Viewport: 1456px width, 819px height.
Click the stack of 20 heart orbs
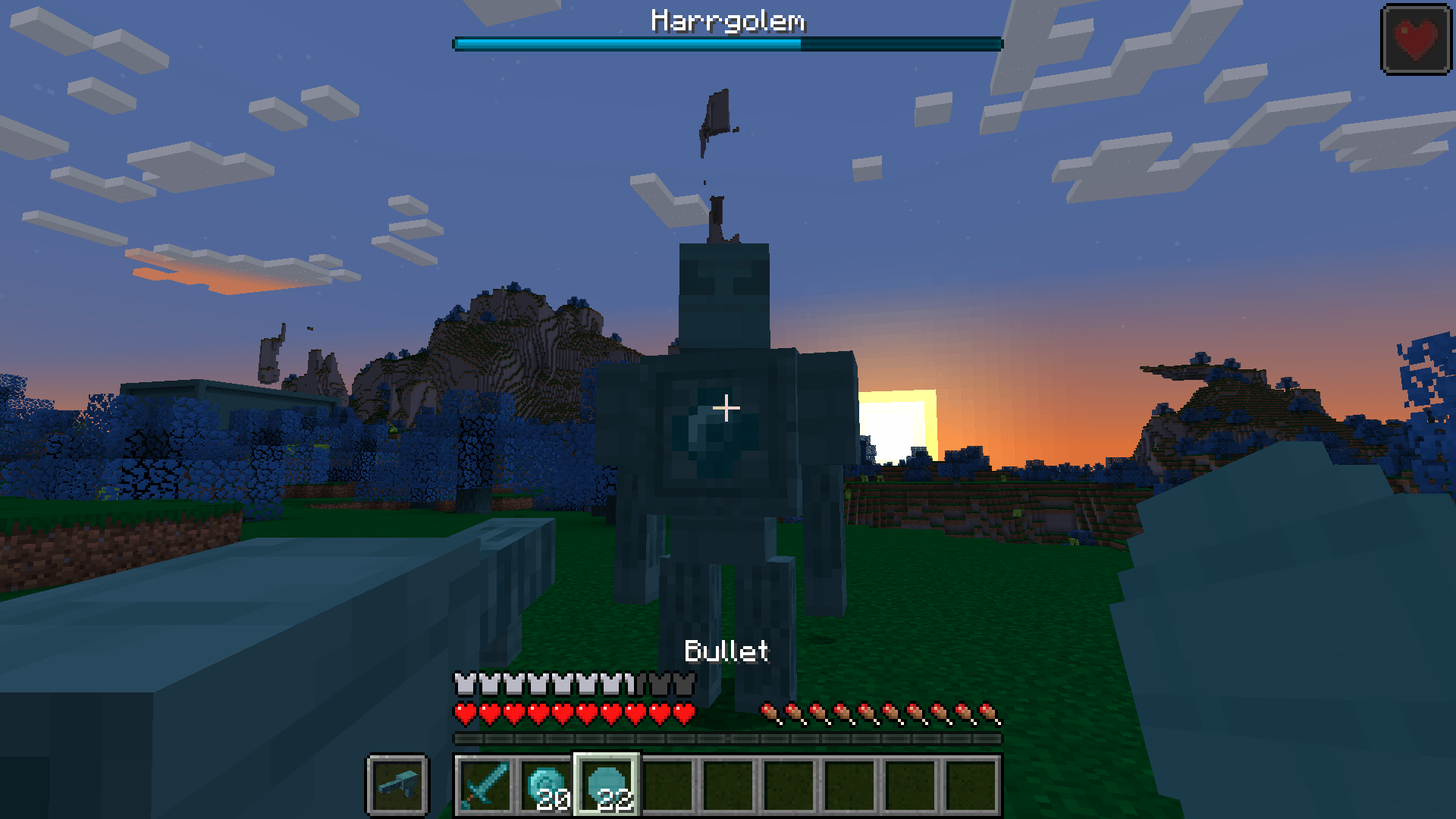(545, 785)
